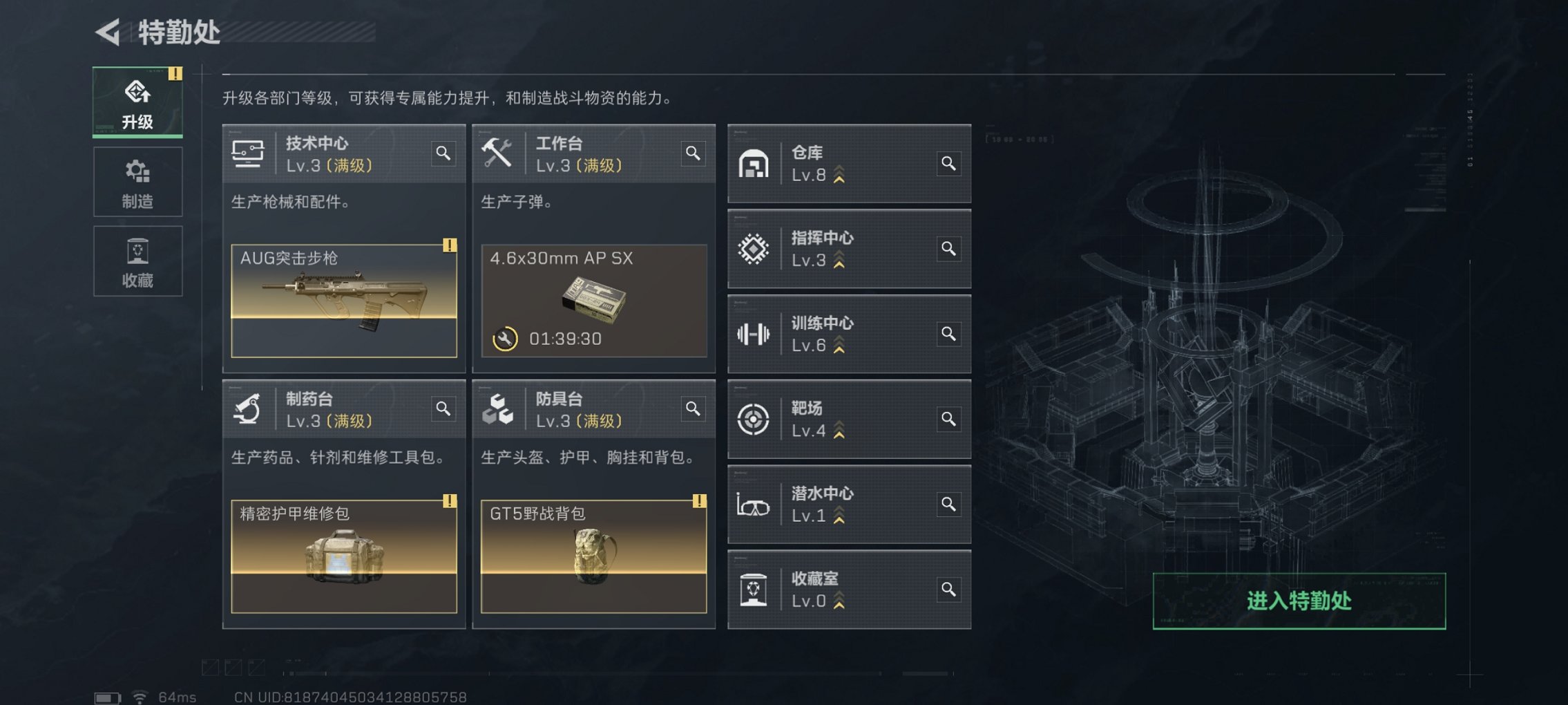The image size is (1568, 705).
Task: Select the 训练中心 dumbbell icon
Action: (755, 335)
